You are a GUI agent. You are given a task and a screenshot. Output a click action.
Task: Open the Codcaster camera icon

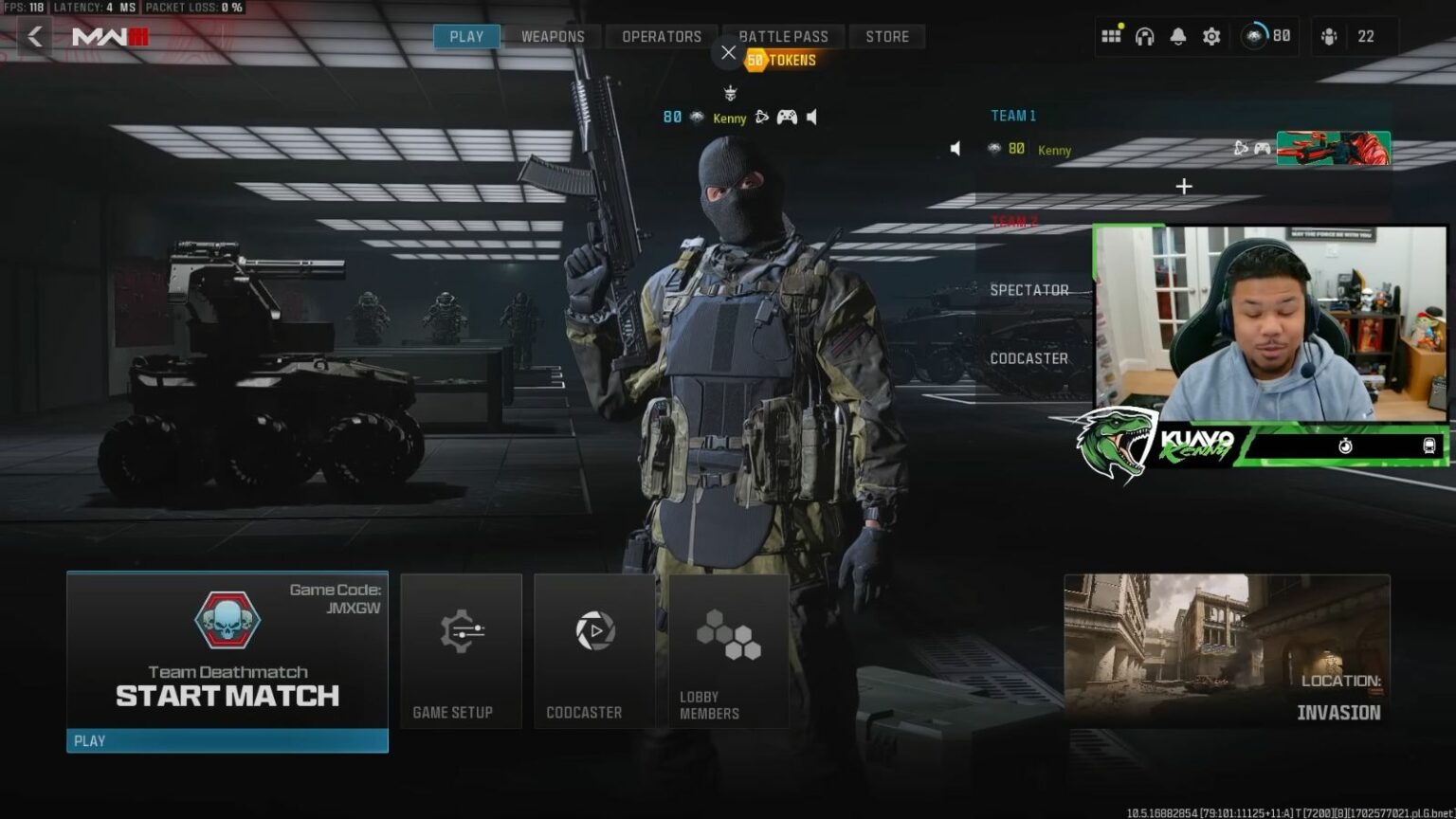pos(593,628)
